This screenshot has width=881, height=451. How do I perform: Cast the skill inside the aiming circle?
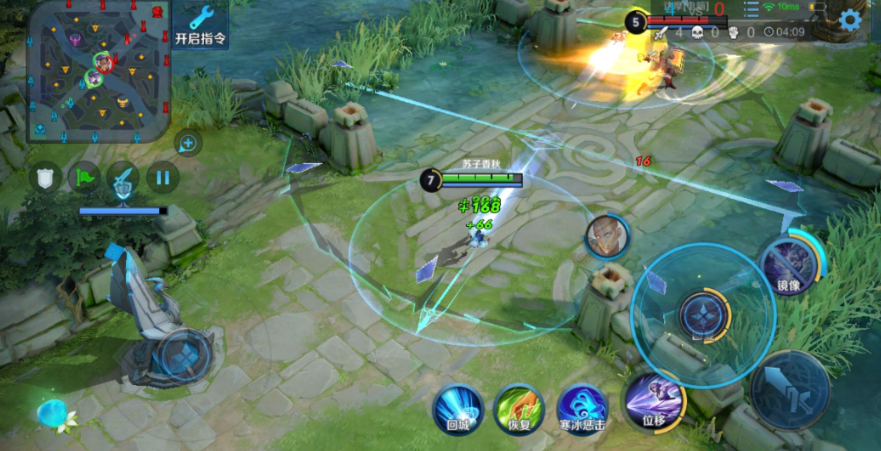click(x=705, y=314)
